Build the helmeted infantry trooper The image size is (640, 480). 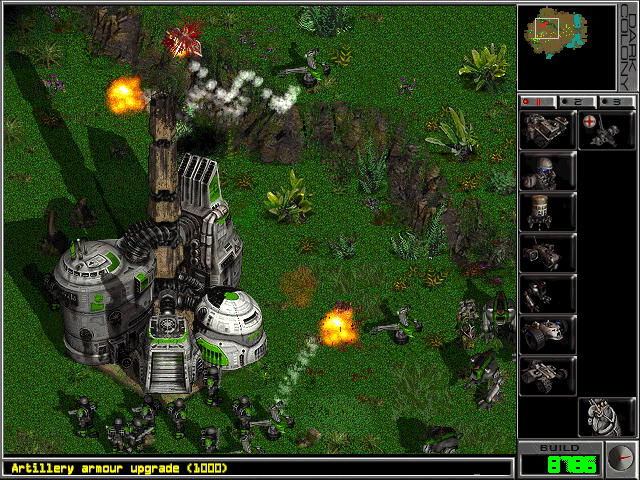(547, 171)
